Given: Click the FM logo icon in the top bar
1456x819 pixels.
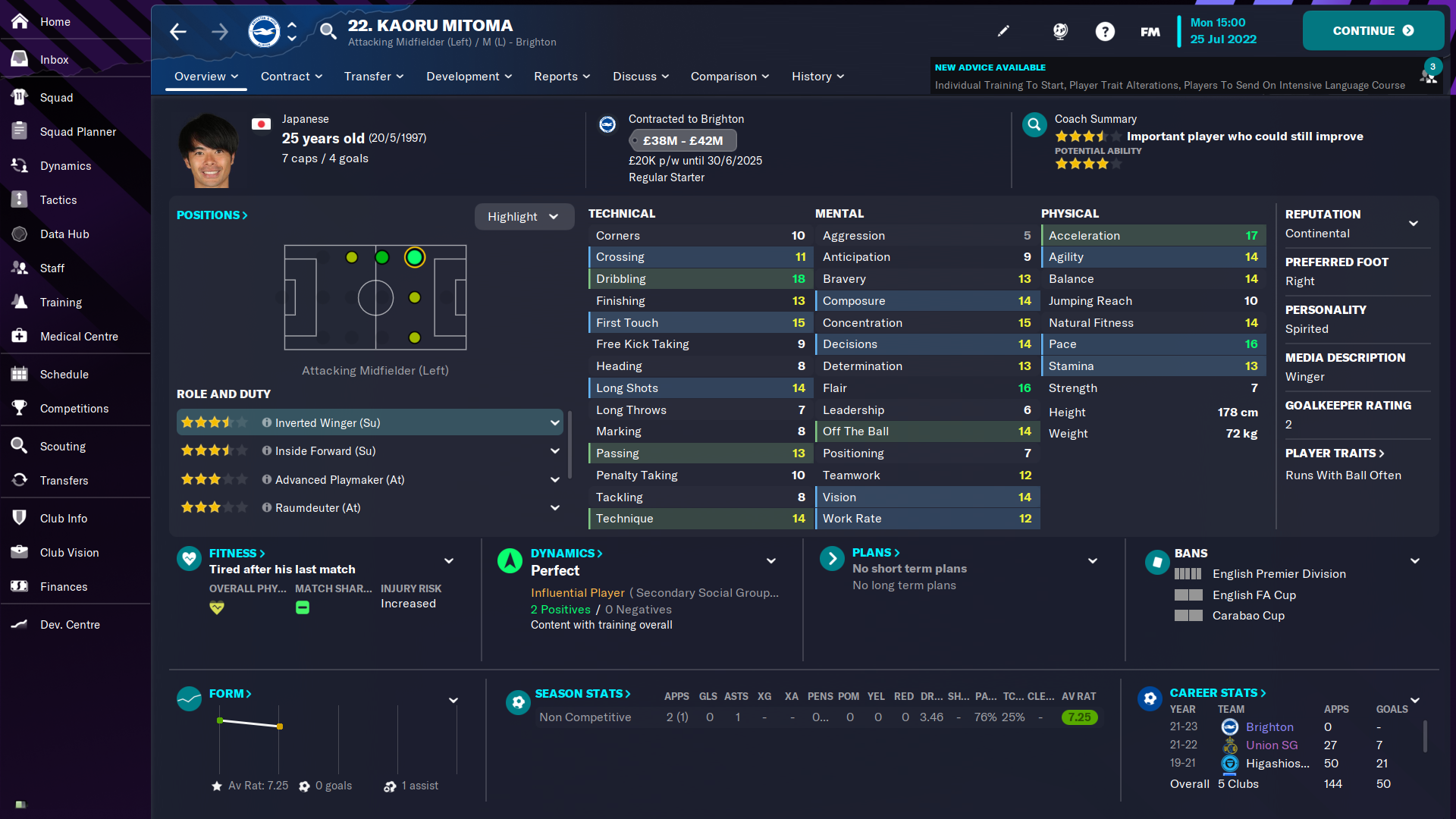Looking at the screenshot, I should pos(1149,31).
